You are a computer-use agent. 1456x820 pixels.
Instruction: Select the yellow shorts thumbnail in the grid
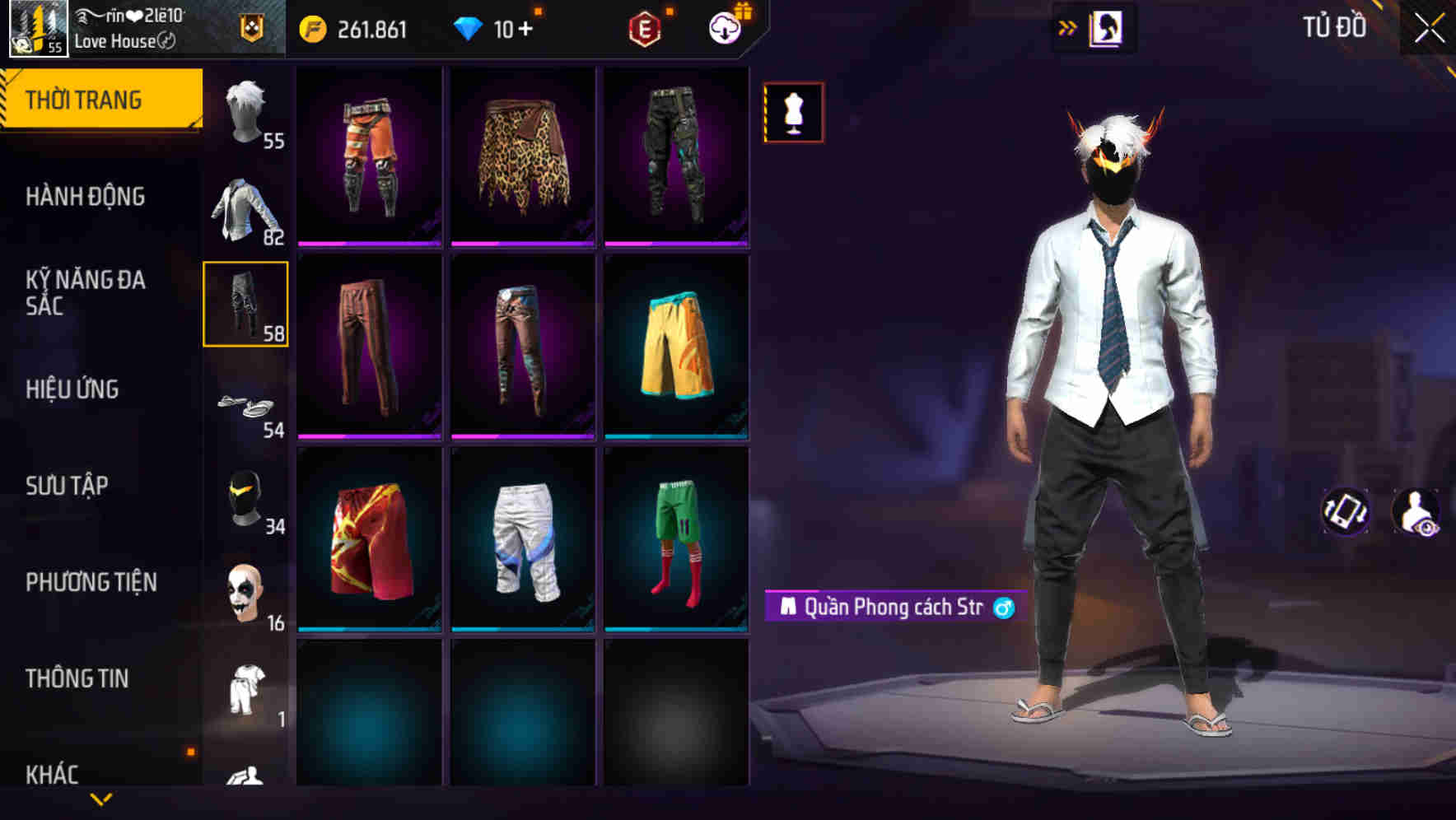pyautogui.click(x=677, y=346)
